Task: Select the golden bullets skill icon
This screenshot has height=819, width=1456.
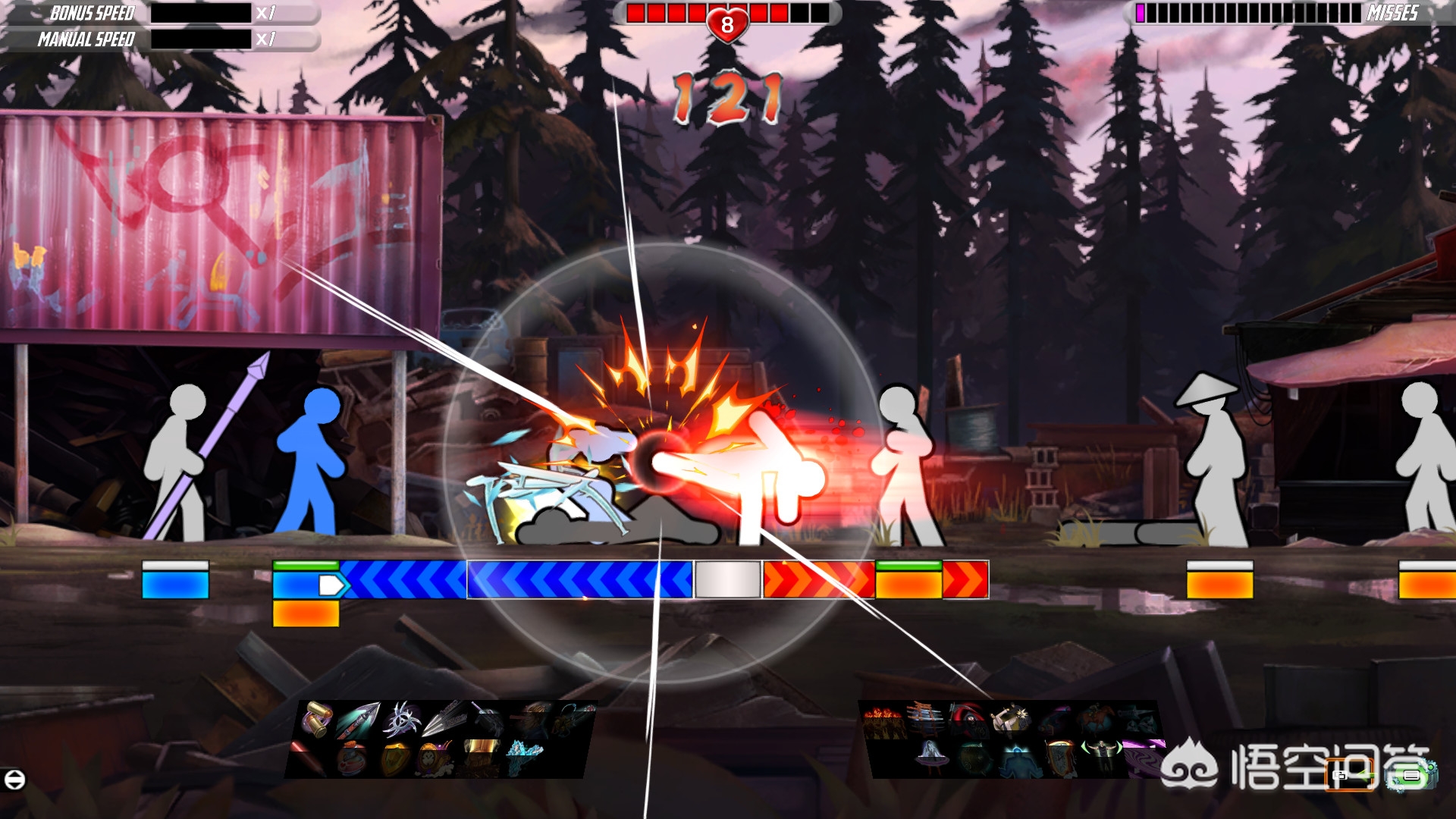Action: 315,719
